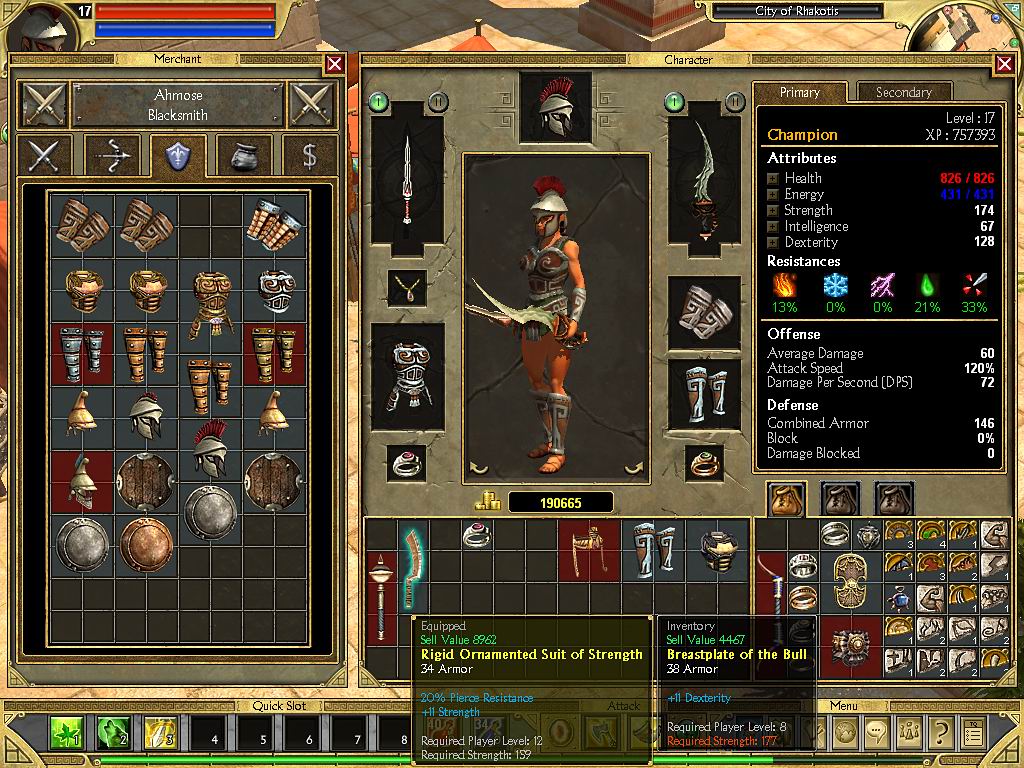The height and width of the screenshot is (768, 1024).
Task: Select the equipped chest armor slot
Action: click(407, 375)
